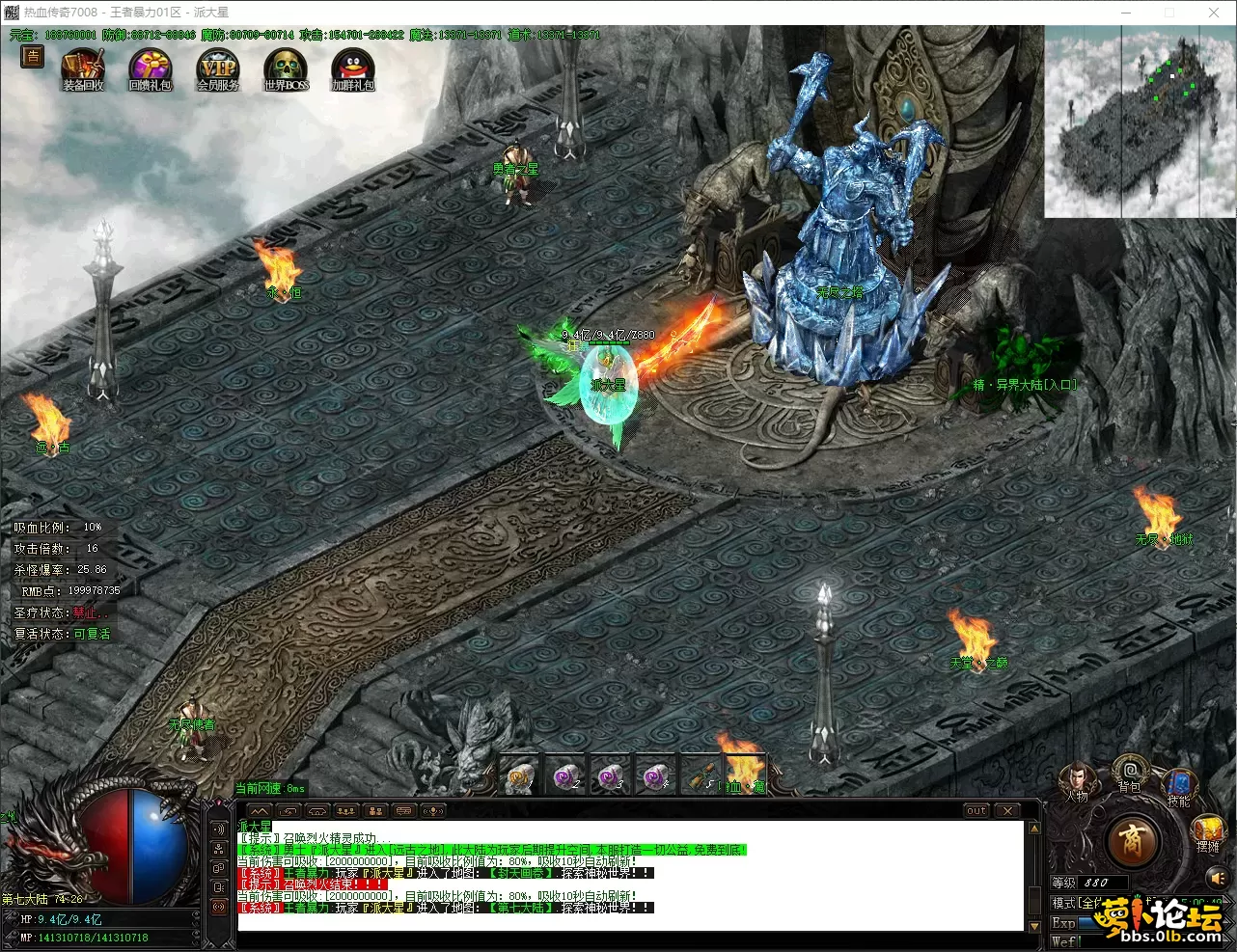The image size is (1237, 952).
Task: Use the item in hotbar slot 5
Action: coord(701,775)
